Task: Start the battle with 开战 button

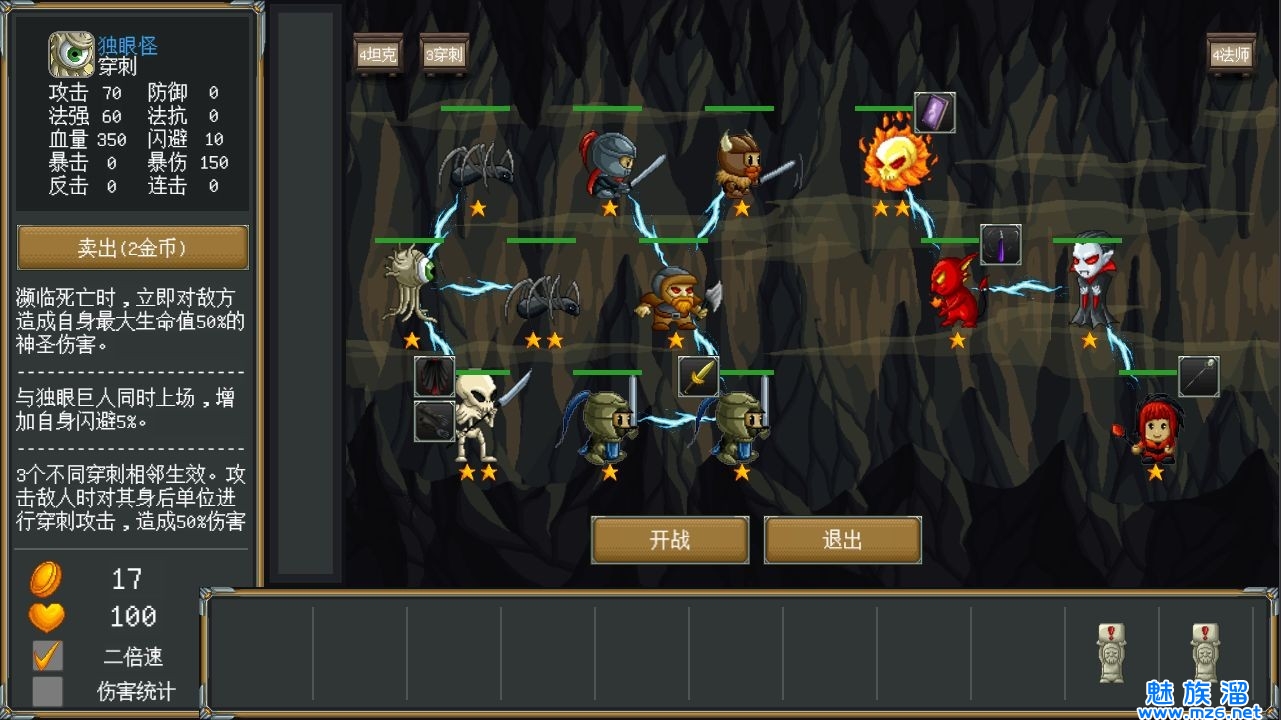Action: coord(670,540)
